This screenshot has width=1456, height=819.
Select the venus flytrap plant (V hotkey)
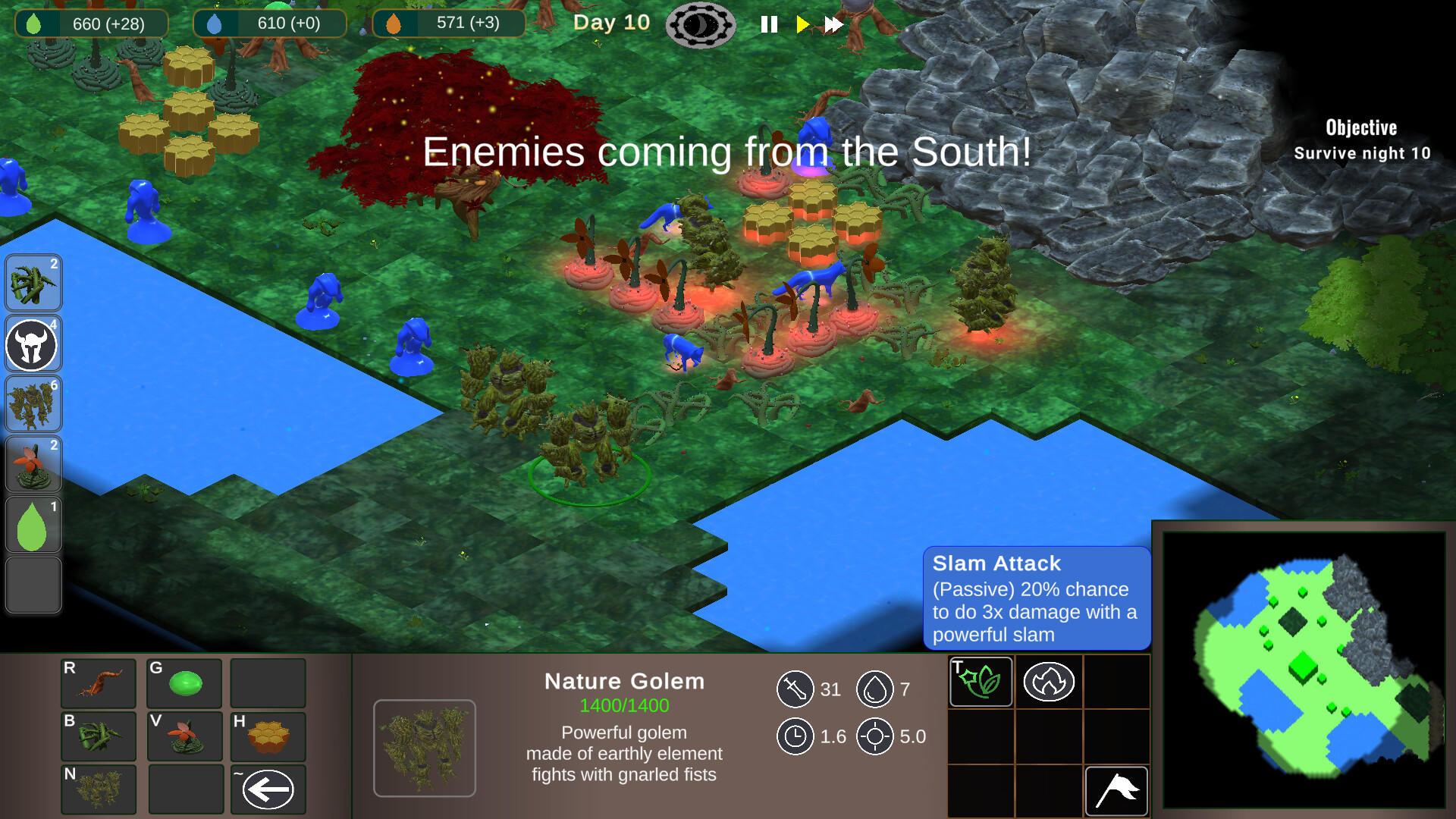(x=184, y=736)
